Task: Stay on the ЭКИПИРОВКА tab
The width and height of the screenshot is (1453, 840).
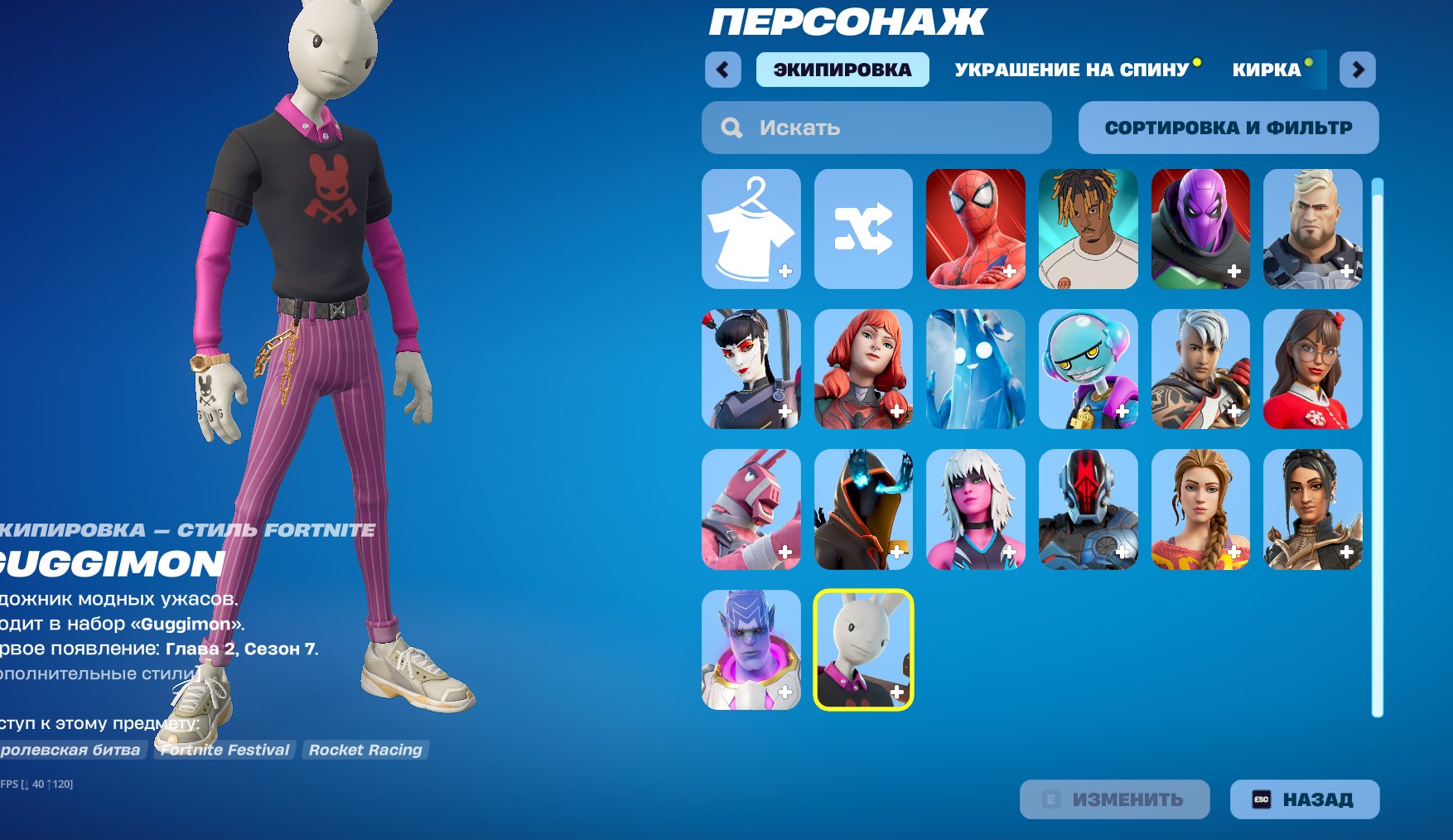Action: point(840,71)
